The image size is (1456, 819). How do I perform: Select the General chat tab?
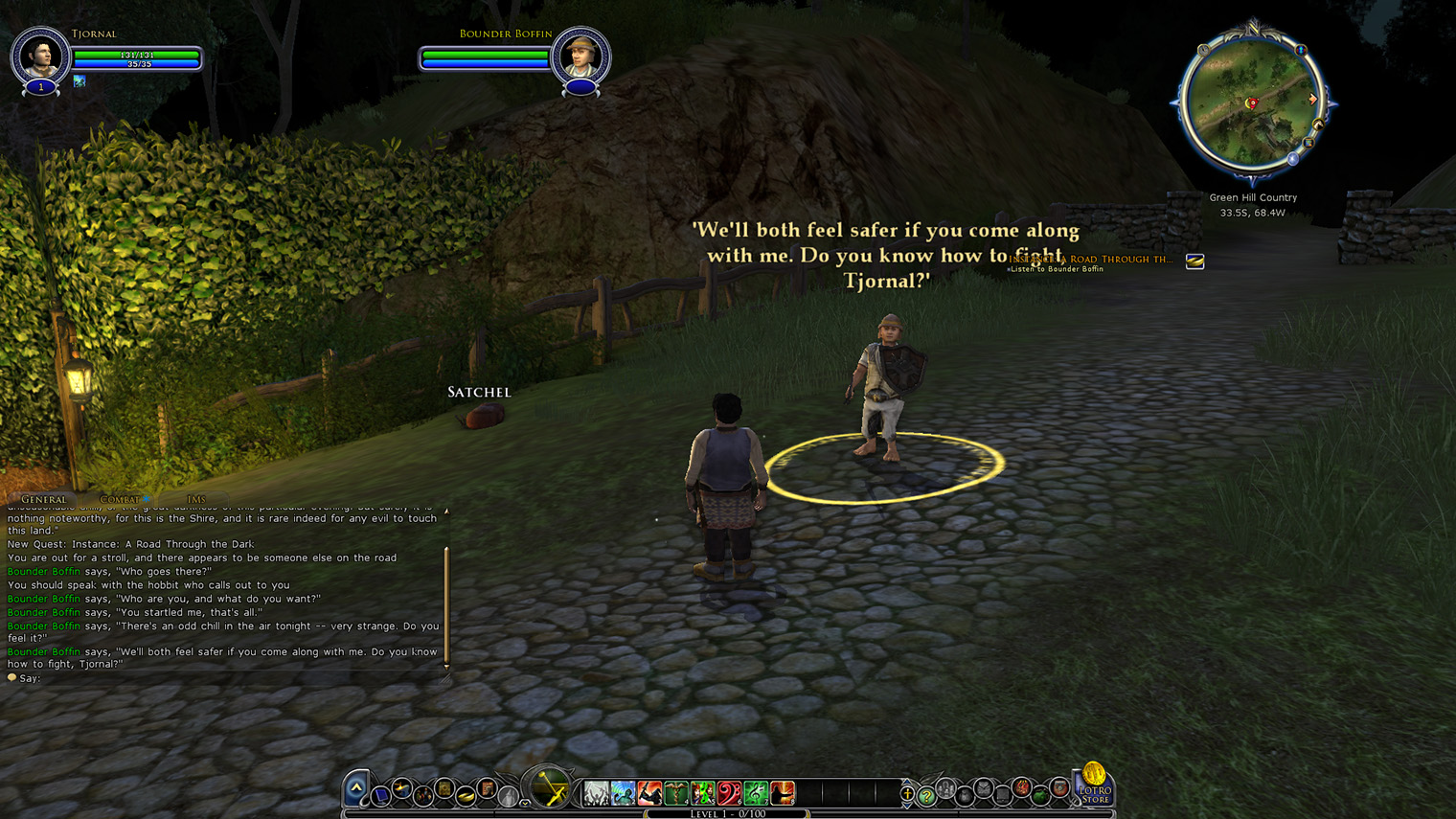pos(44,499)
